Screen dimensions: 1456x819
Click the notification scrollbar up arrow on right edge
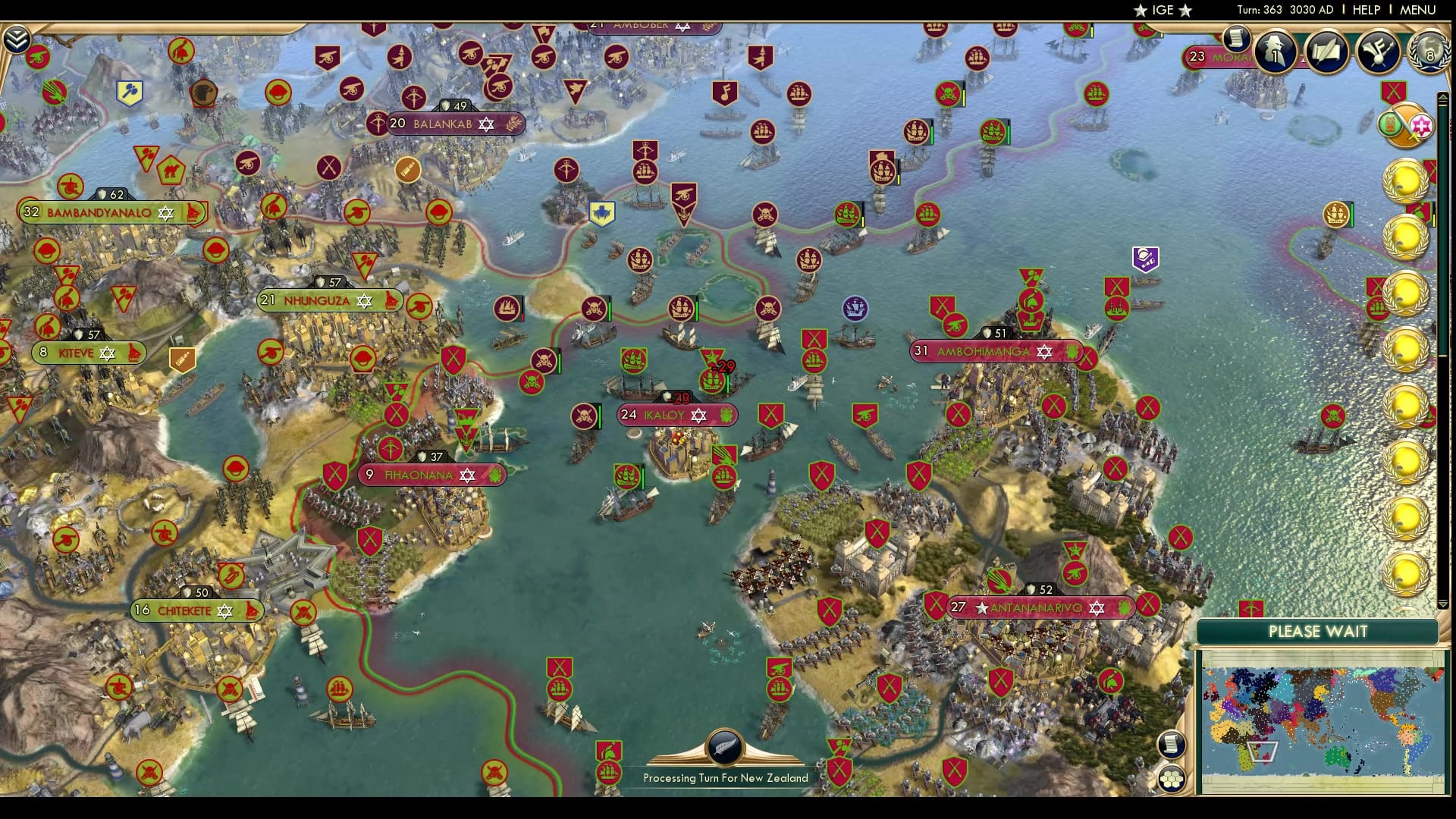1443,97
